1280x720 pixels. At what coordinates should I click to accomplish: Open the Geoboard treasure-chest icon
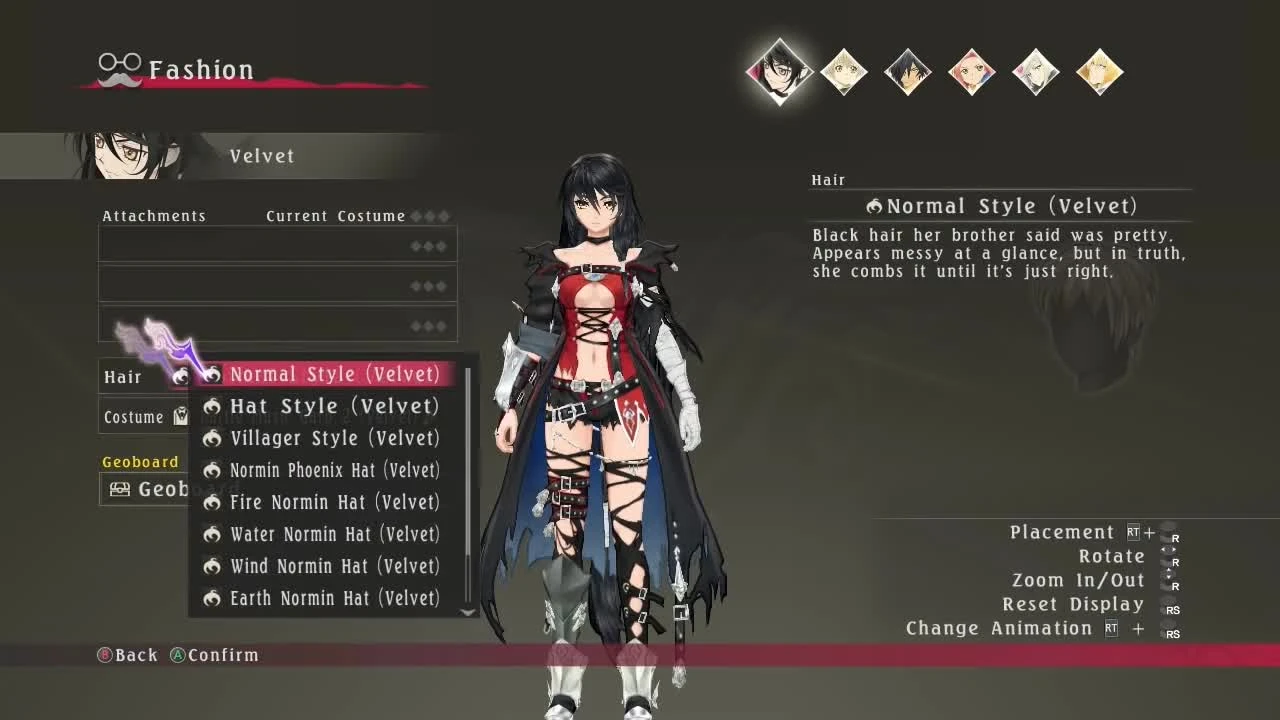point(122,489)
